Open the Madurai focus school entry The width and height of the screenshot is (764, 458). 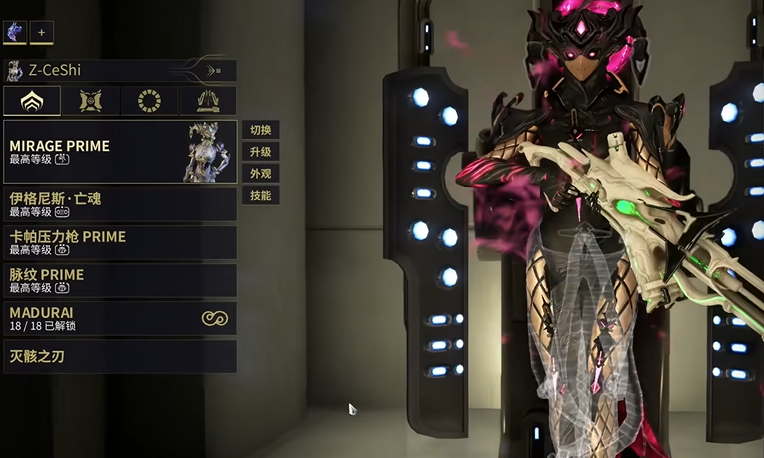[120, 318]
